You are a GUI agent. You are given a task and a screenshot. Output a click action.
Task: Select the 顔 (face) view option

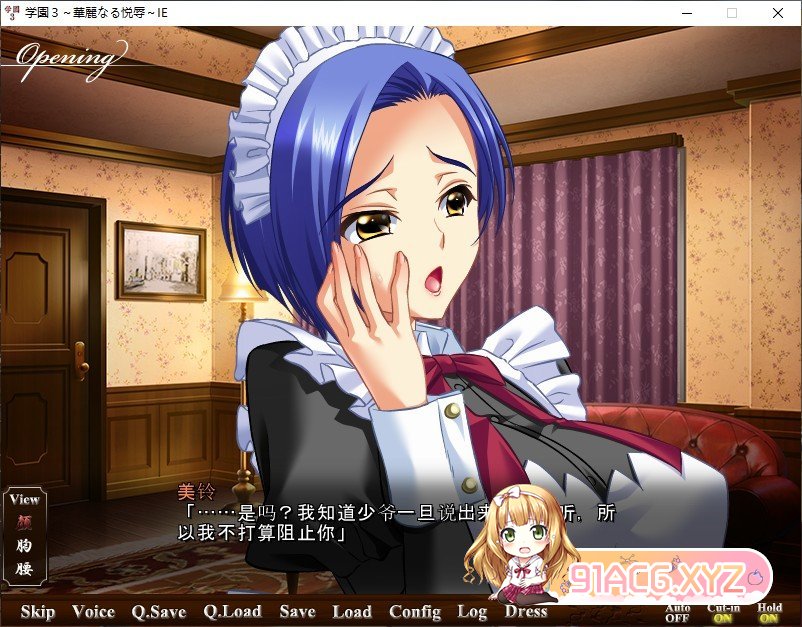coord(24,521)
